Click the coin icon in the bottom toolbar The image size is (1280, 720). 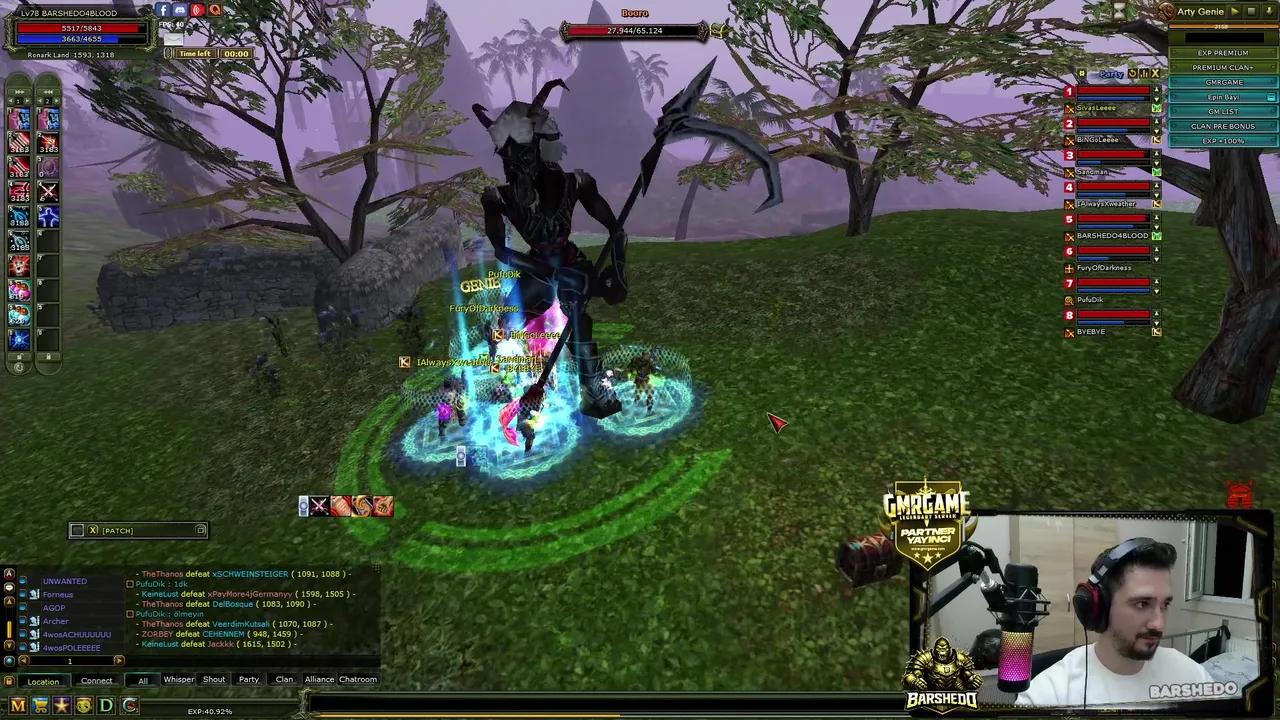[83, 705]
